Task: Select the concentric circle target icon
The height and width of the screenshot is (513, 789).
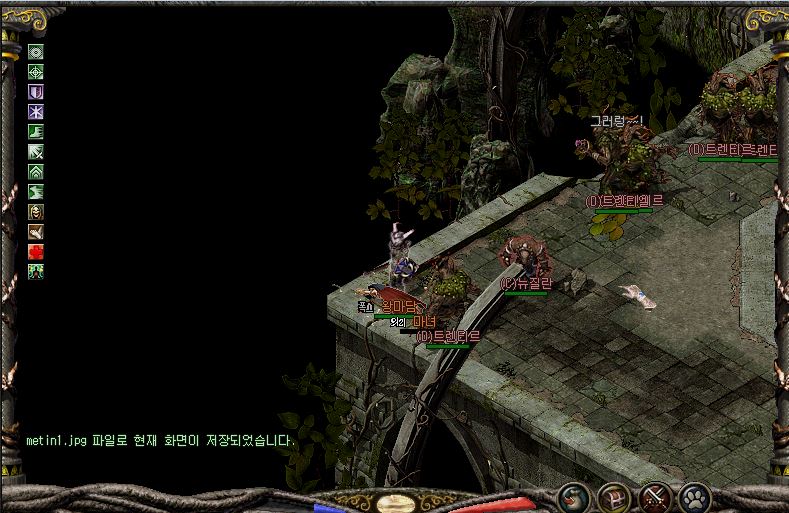Action: pos(36,52)
